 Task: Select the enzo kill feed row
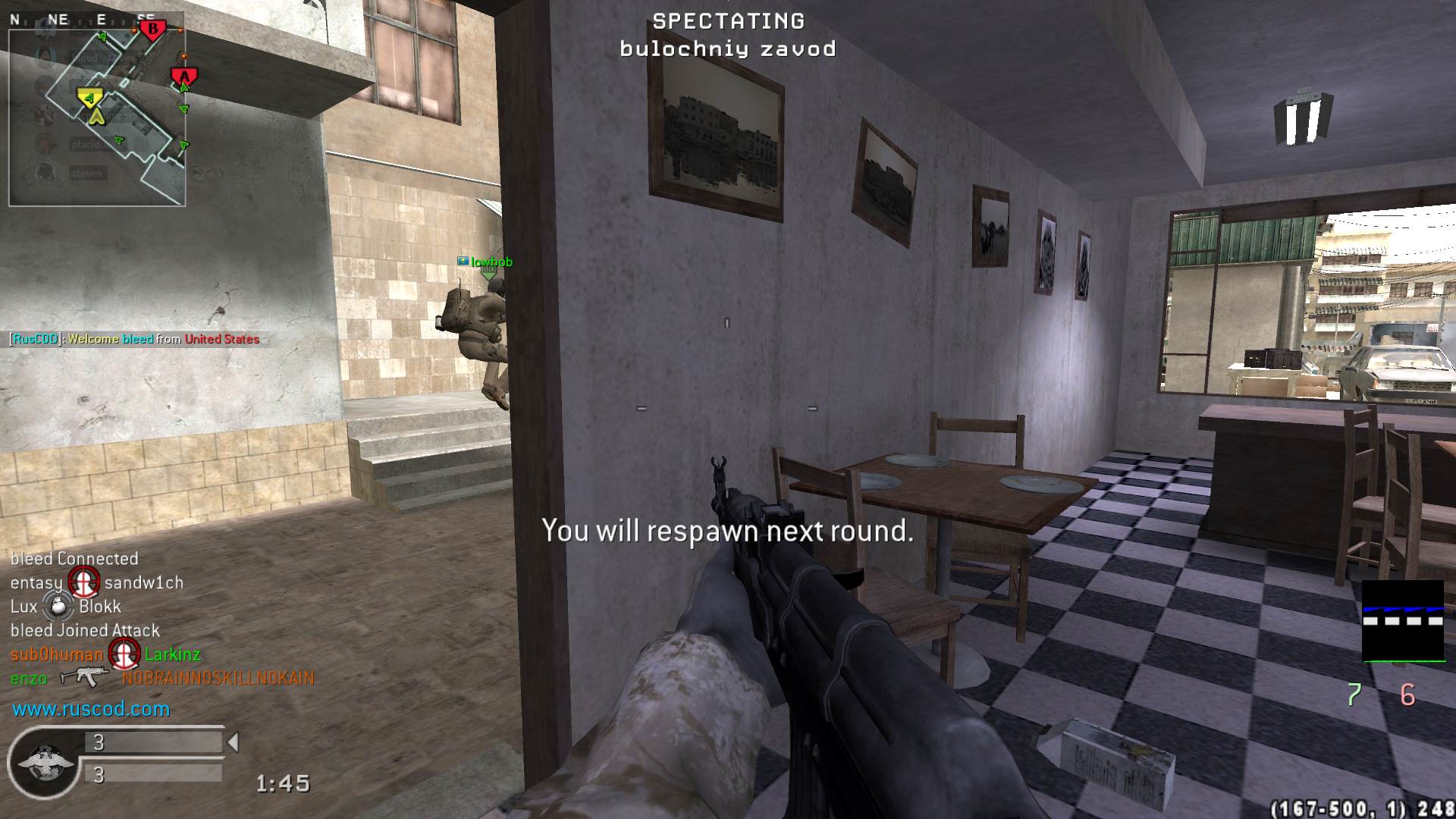tap(162, 678)
